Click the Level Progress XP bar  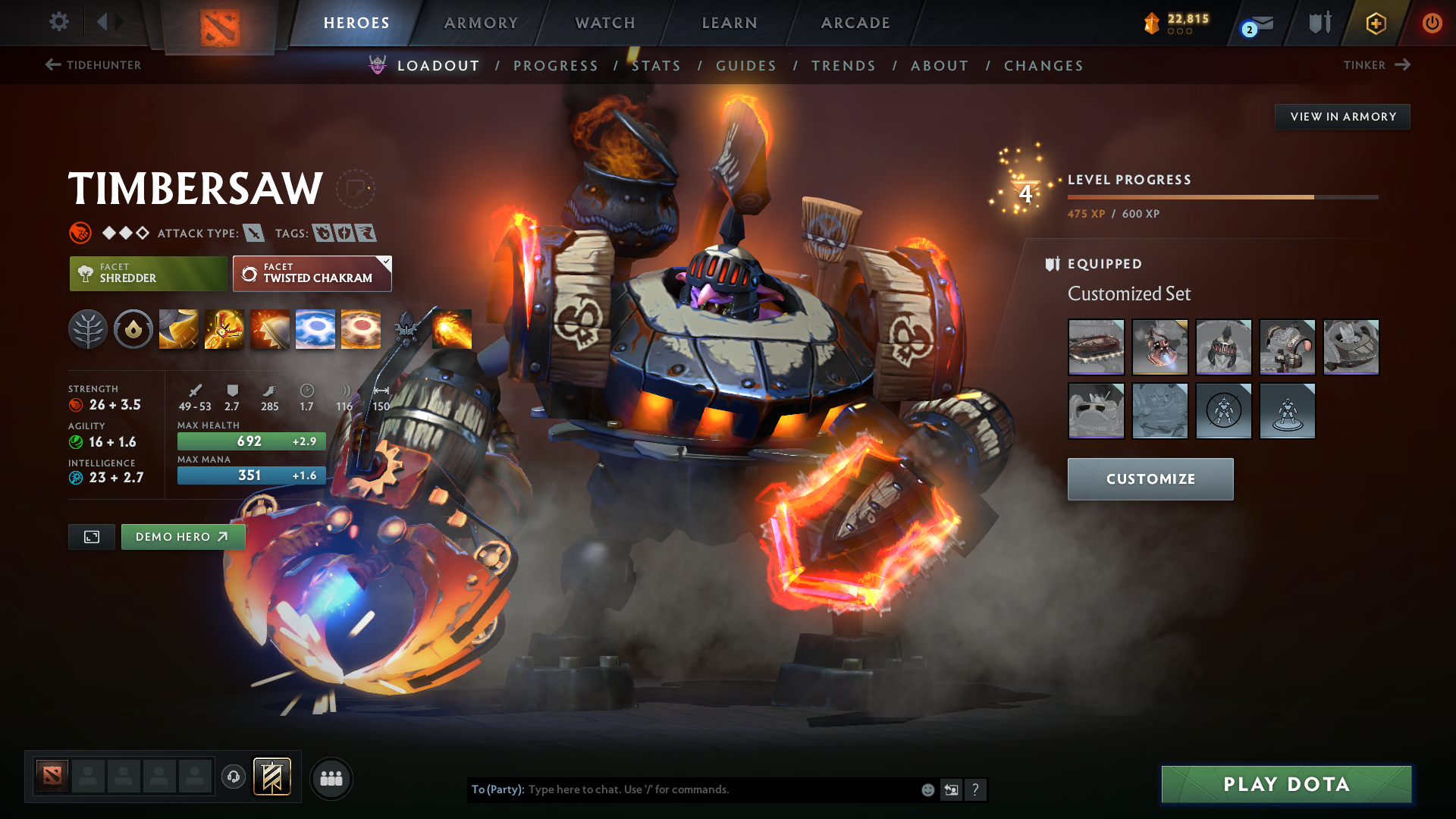pos(1223,196)
